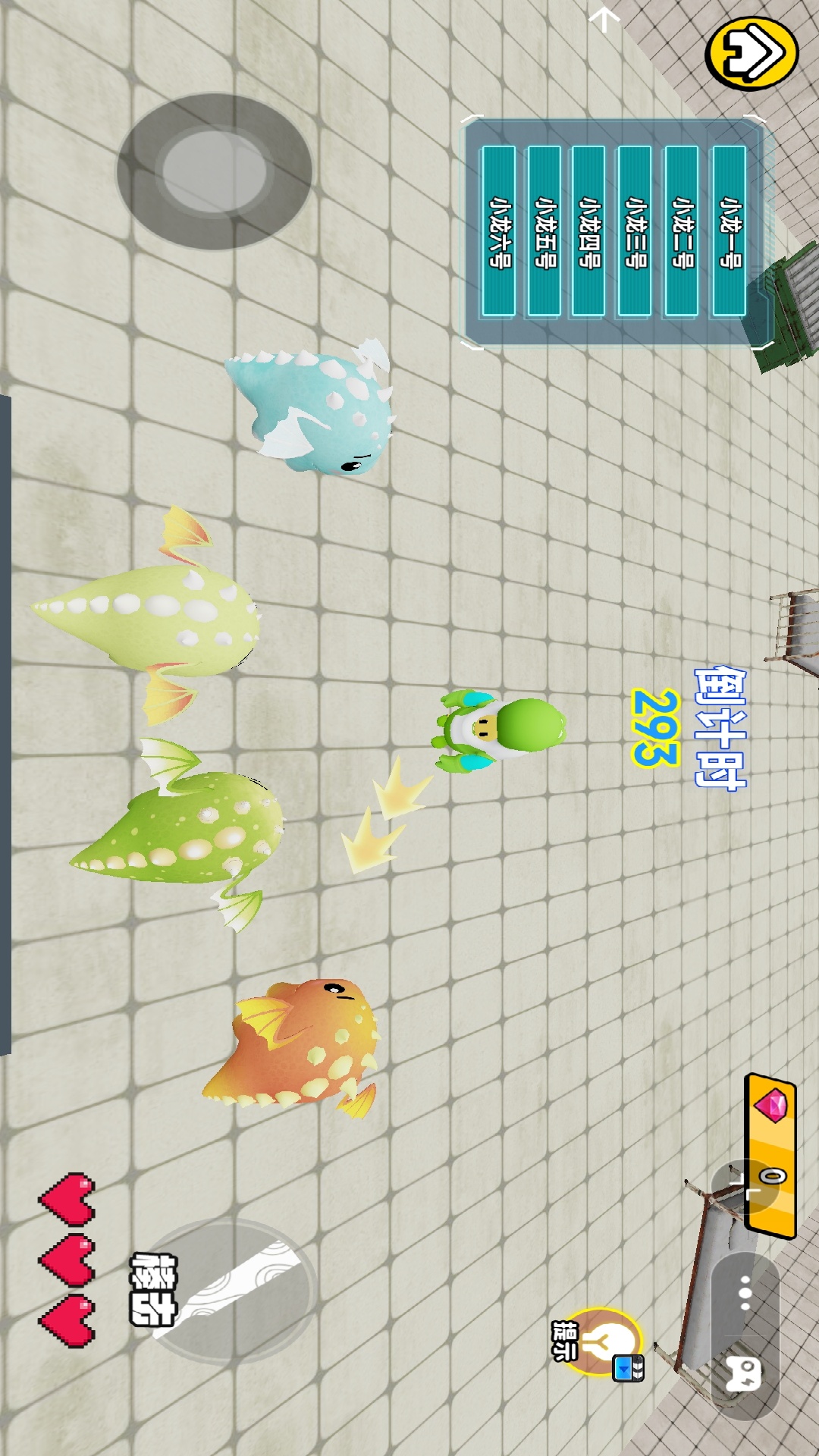819x1456 pixels.
Task: Tap the 攻击 attack button
Action: pyautogui.click(x=227, y=1291)
